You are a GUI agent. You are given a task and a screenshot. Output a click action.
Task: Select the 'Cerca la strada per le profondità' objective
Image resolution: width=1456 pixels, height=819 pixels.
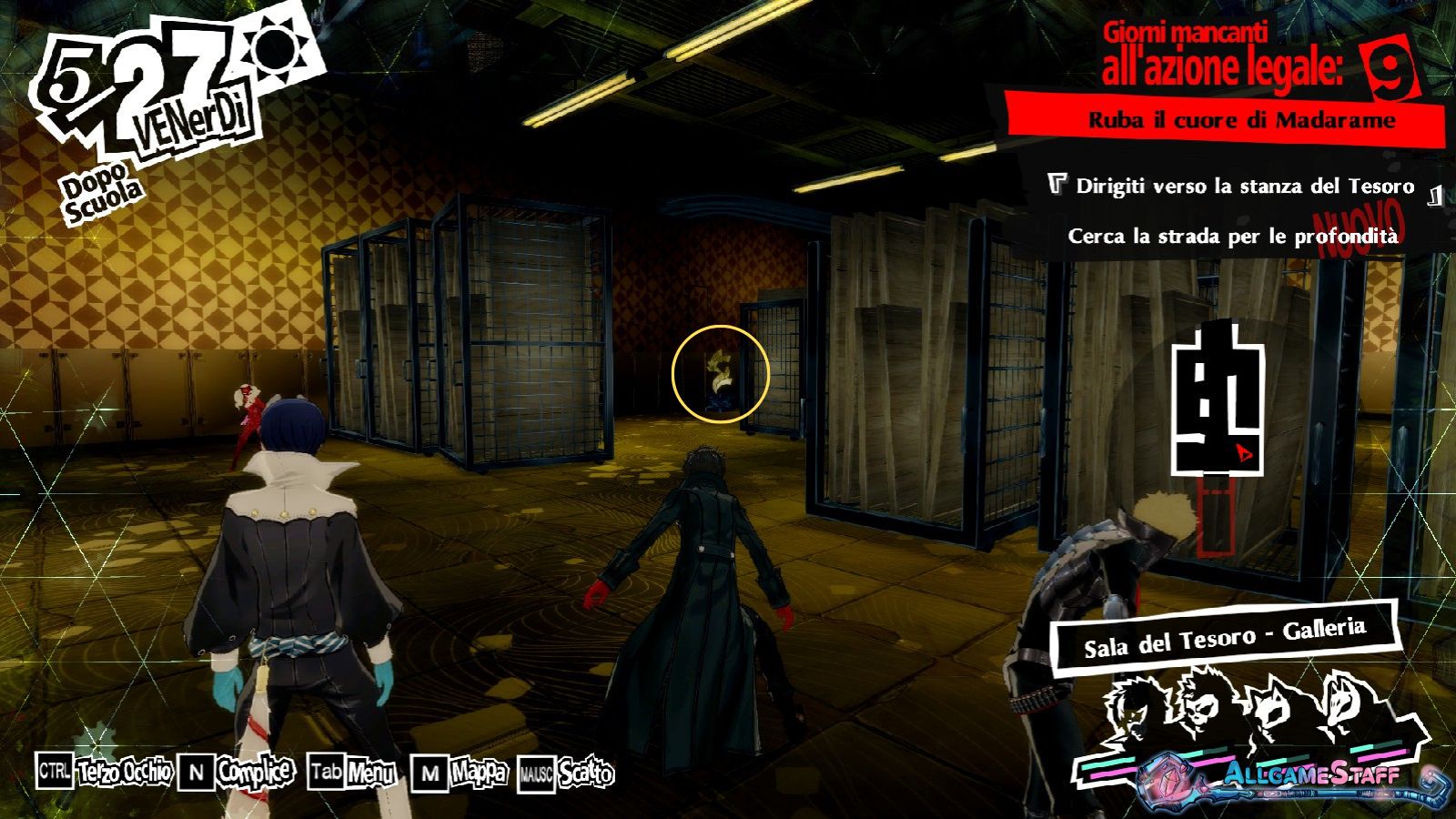click(x=1232, y=237)
